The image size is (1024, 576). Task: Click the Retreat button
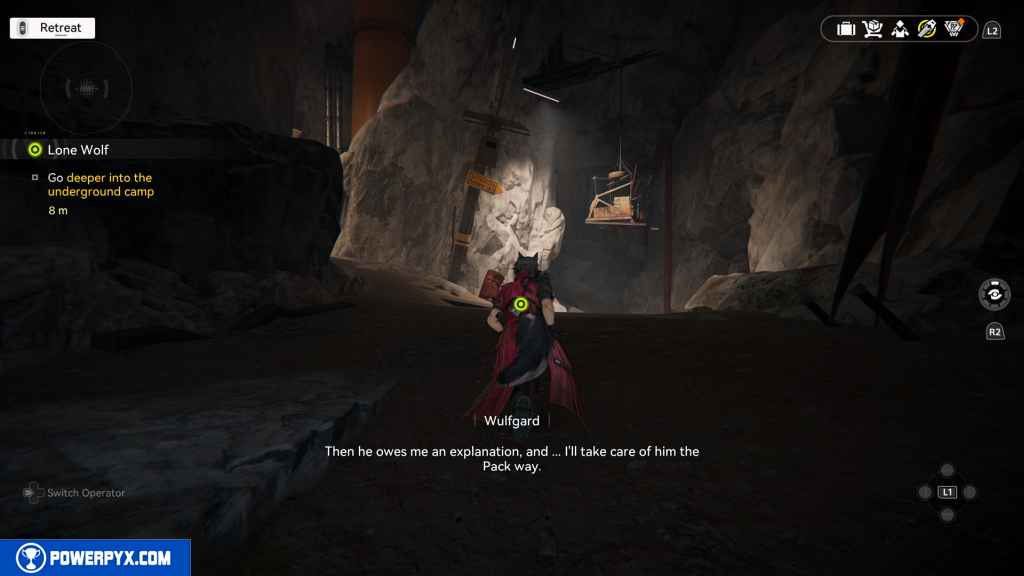52,28
